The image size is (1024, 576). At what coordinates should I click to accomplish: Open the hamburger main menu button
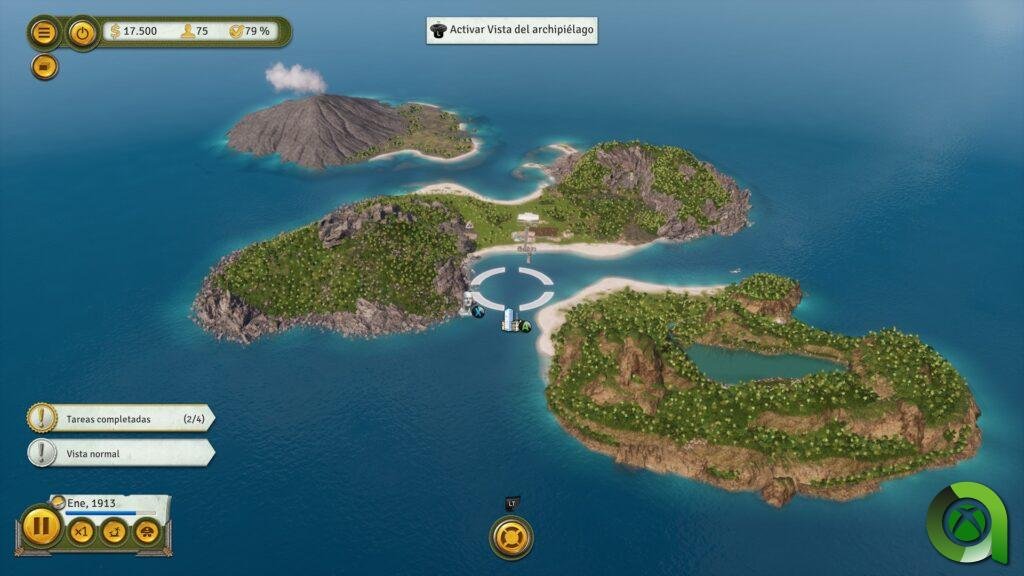(x=44, y=32)
